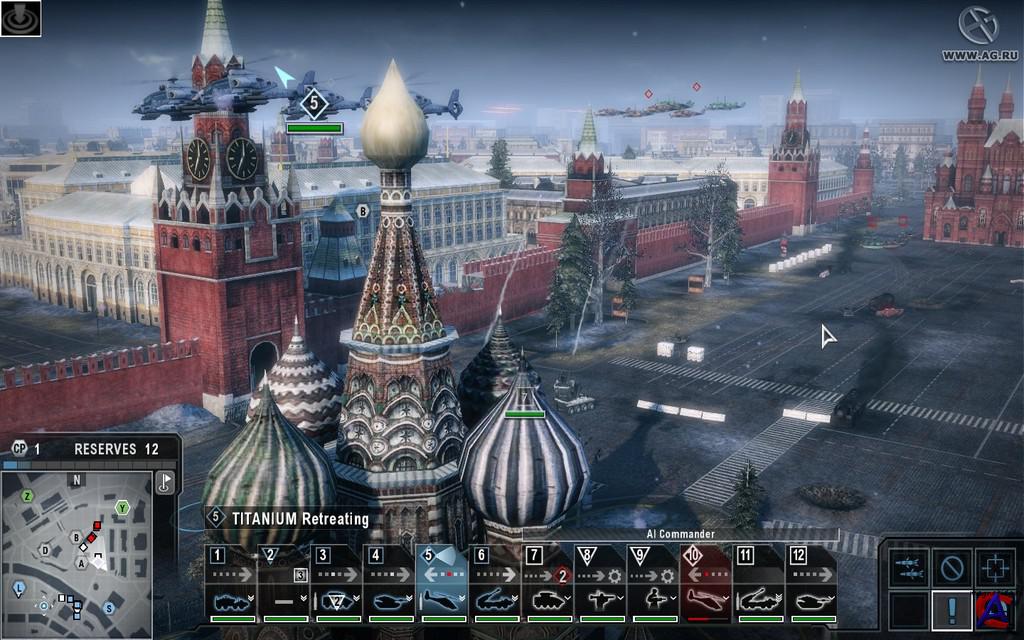Click the cancel order circle-slash button
This screenshot has width=1024, height=640.
point(952,567)
